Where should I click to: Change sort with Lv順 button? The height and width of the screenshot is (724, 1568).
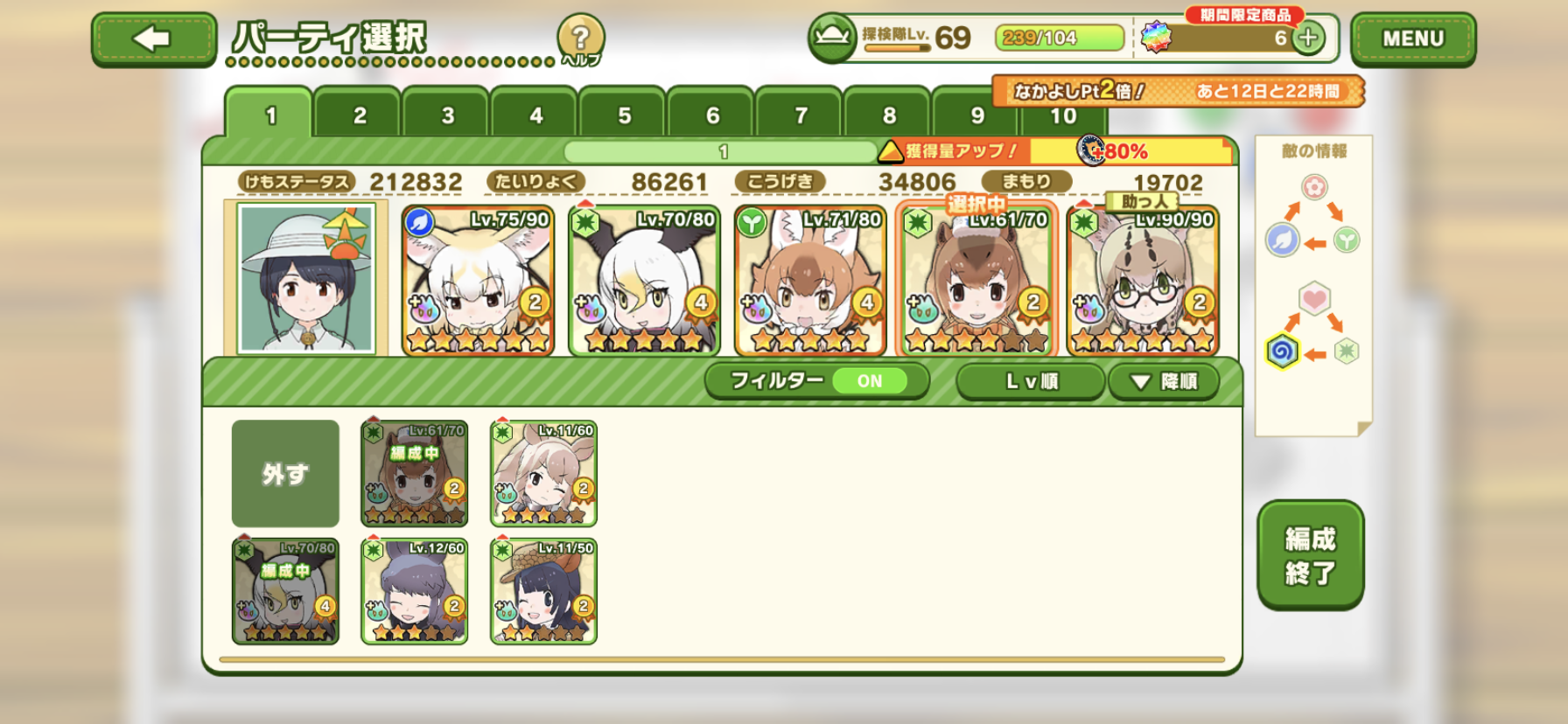point(1030,381)
